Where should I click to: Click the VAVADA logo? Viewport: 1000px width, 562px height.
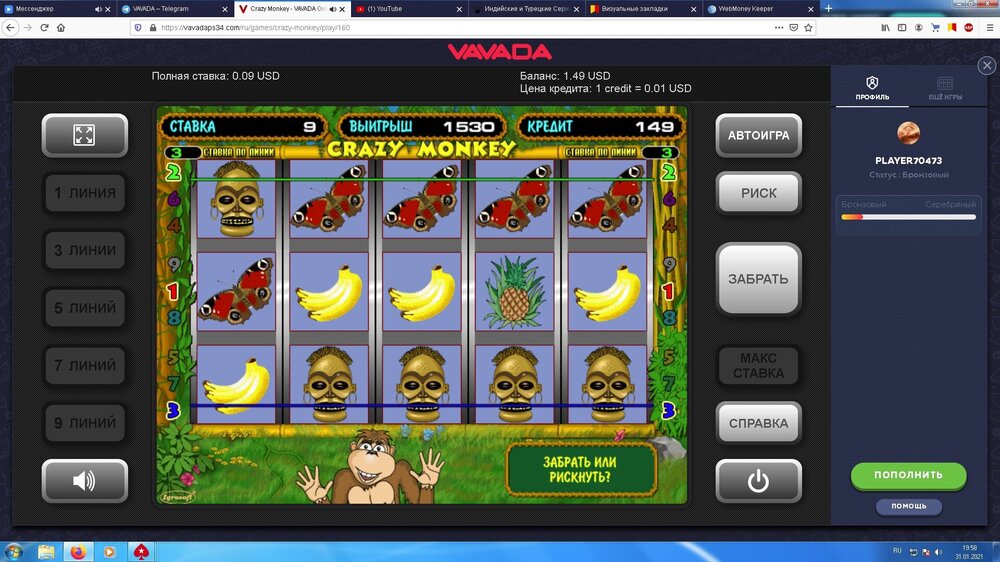point(499,52)
